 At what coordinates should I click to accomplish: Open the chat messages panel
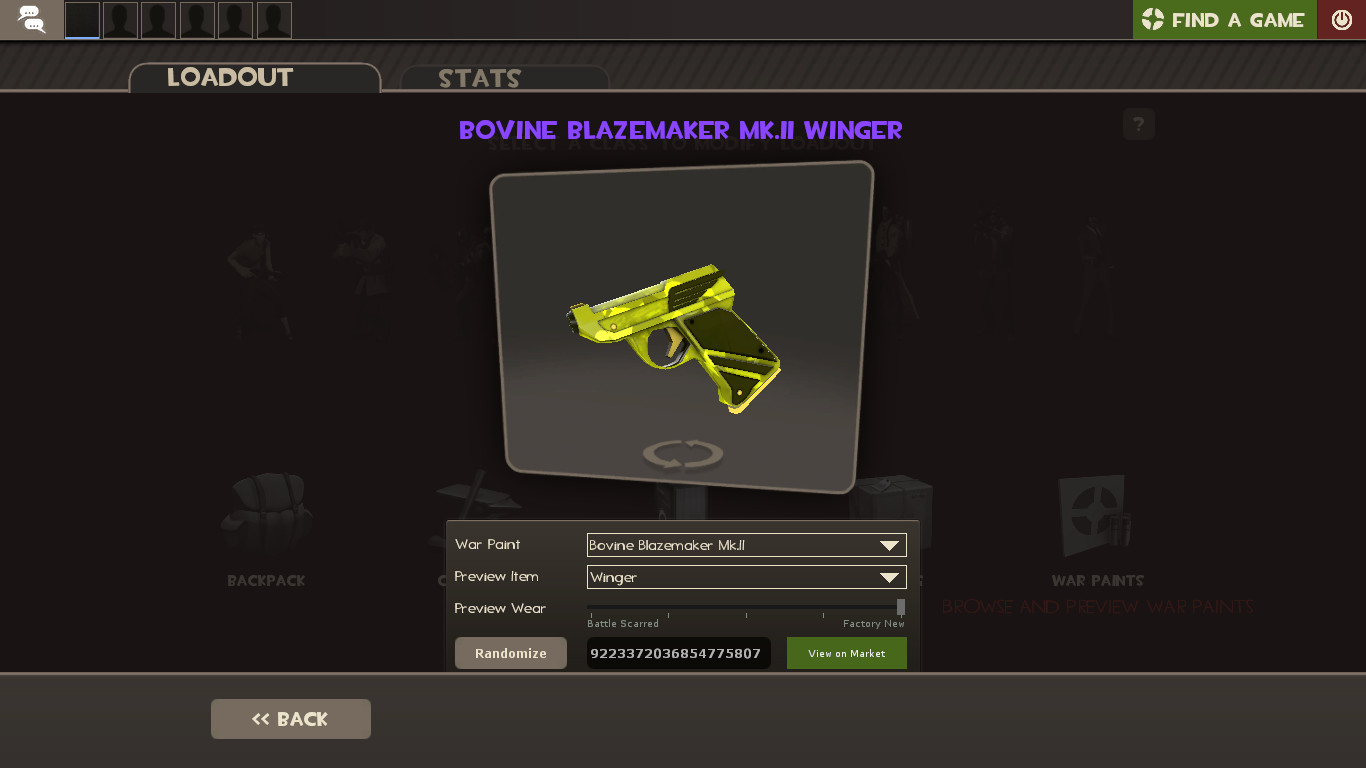coord(30,19)
